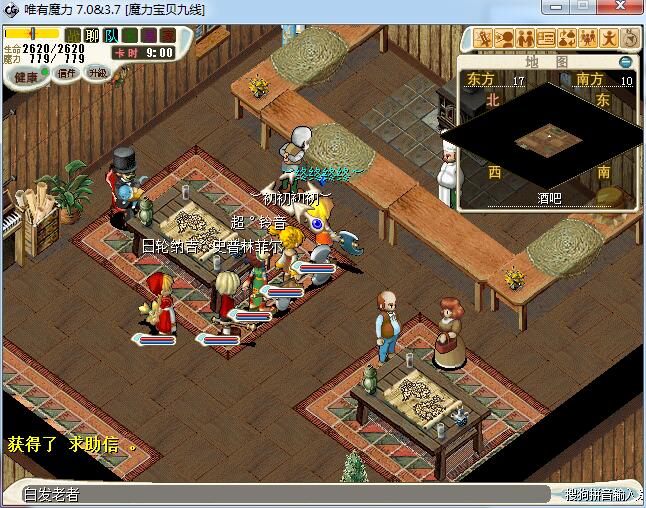Click the speech bubble chat-request icon
The width and height of the screenshot is (646, 508).
506,39
